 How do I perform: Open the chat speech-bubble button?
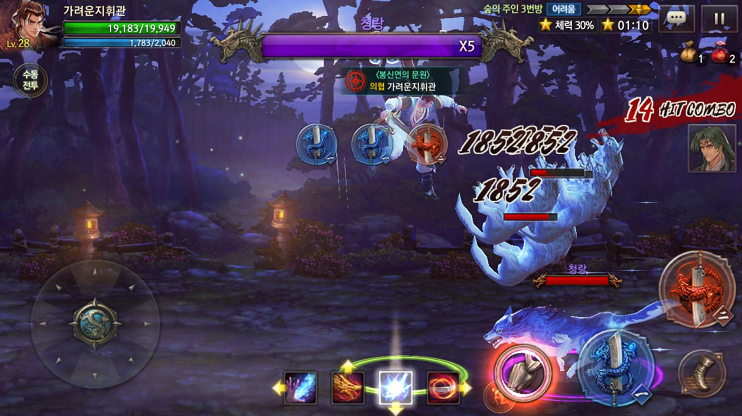click(x=677, y=18)
